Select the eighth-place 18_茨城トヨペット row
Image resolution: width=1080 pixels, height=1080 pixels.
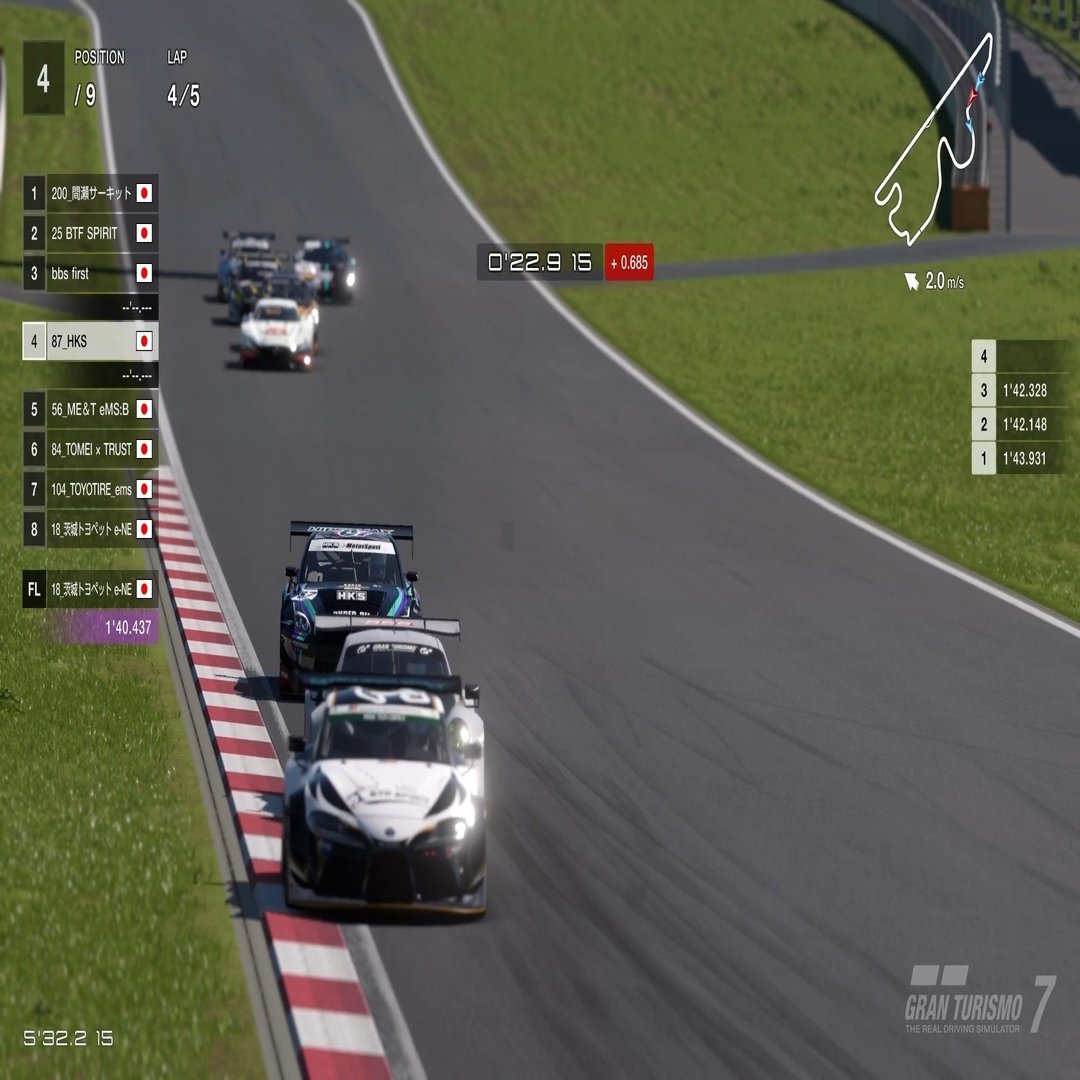91,529
